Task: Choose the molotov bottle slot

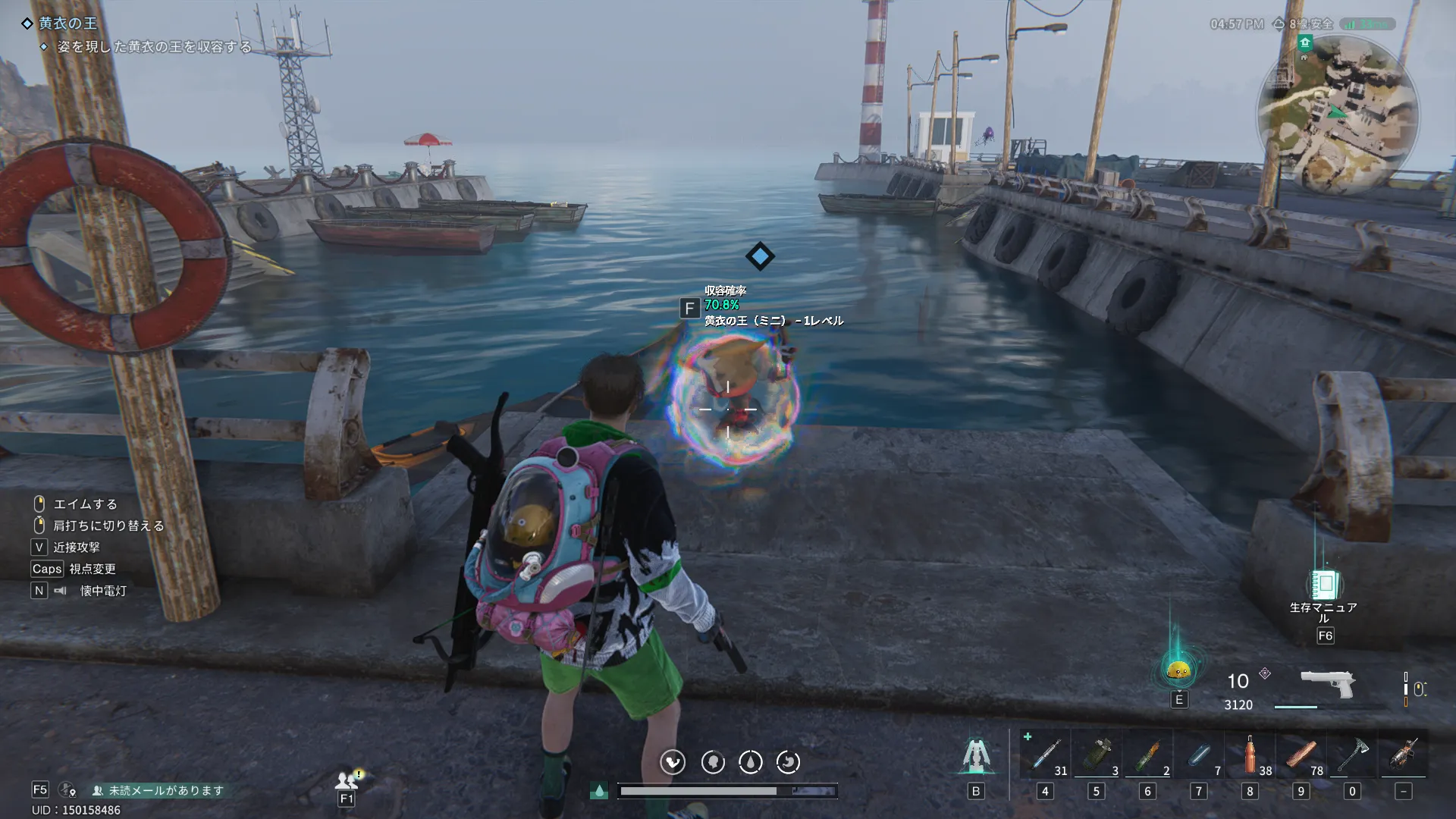Action: pos(1147,755)
